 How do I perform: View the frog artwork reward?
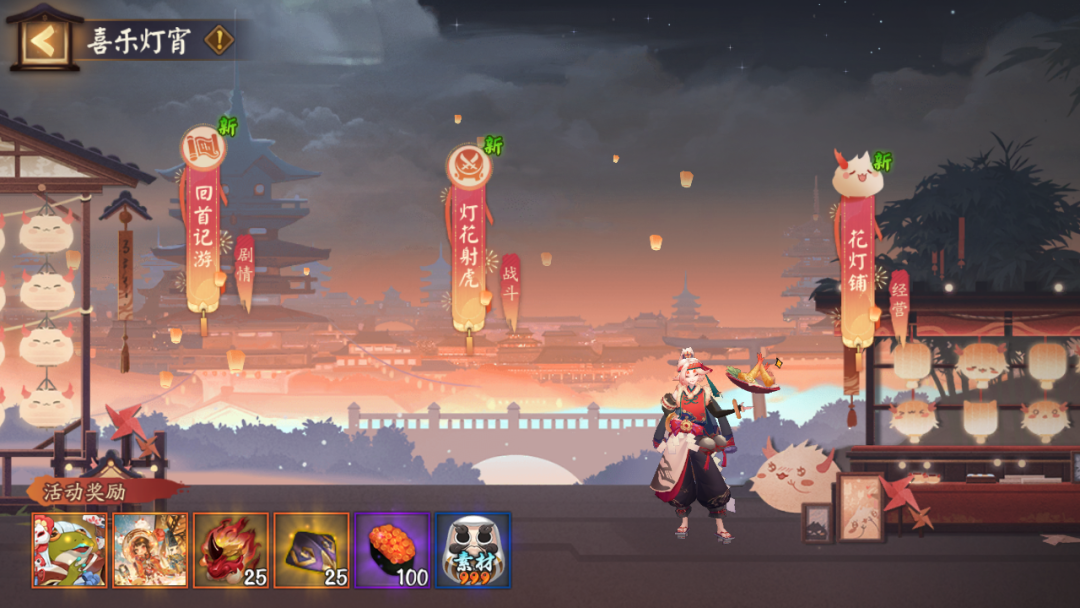coord(69,550)
